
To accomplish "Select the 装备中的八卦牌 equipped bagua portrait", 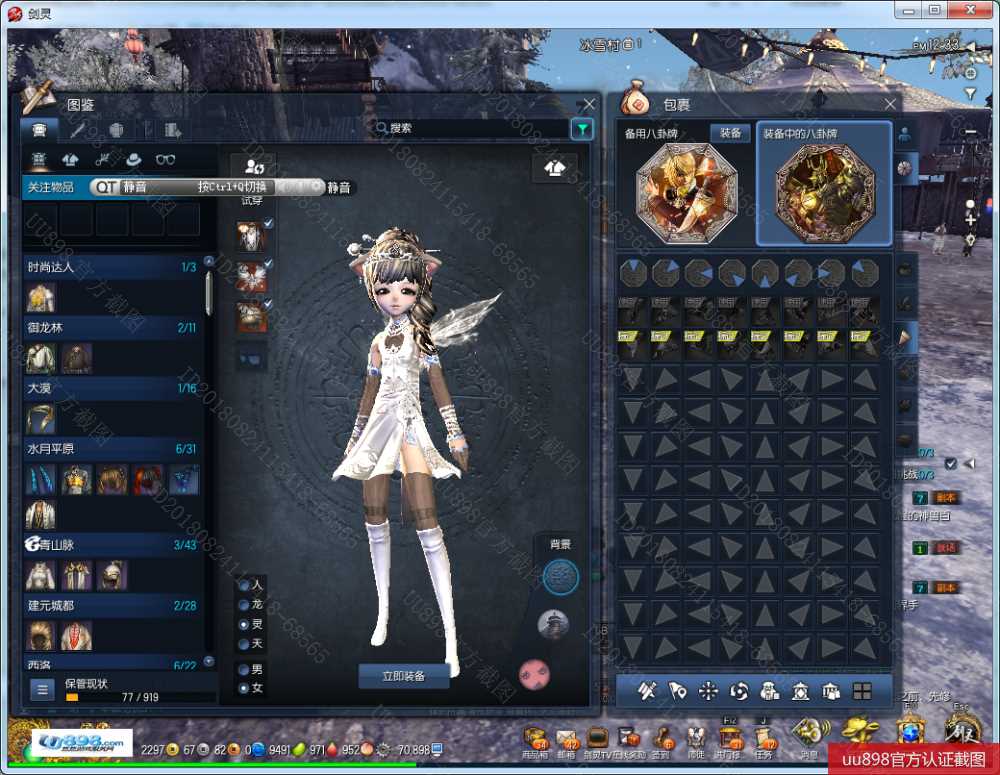I will [824, 192].
